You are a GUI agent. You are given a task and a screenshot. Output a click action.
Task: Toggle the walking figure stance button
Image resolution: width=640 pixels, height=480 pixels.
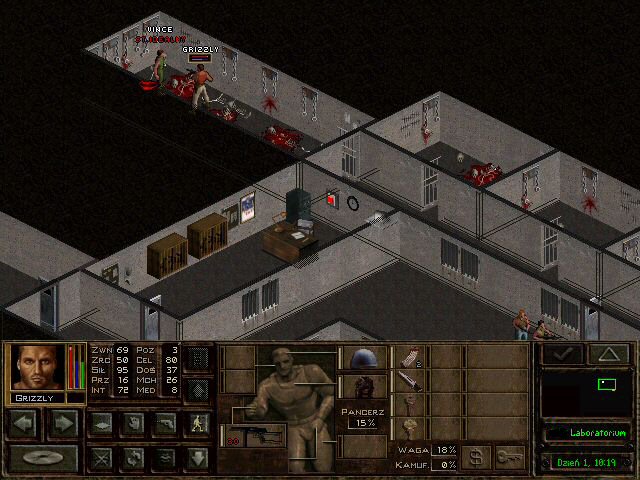[197, 423]
